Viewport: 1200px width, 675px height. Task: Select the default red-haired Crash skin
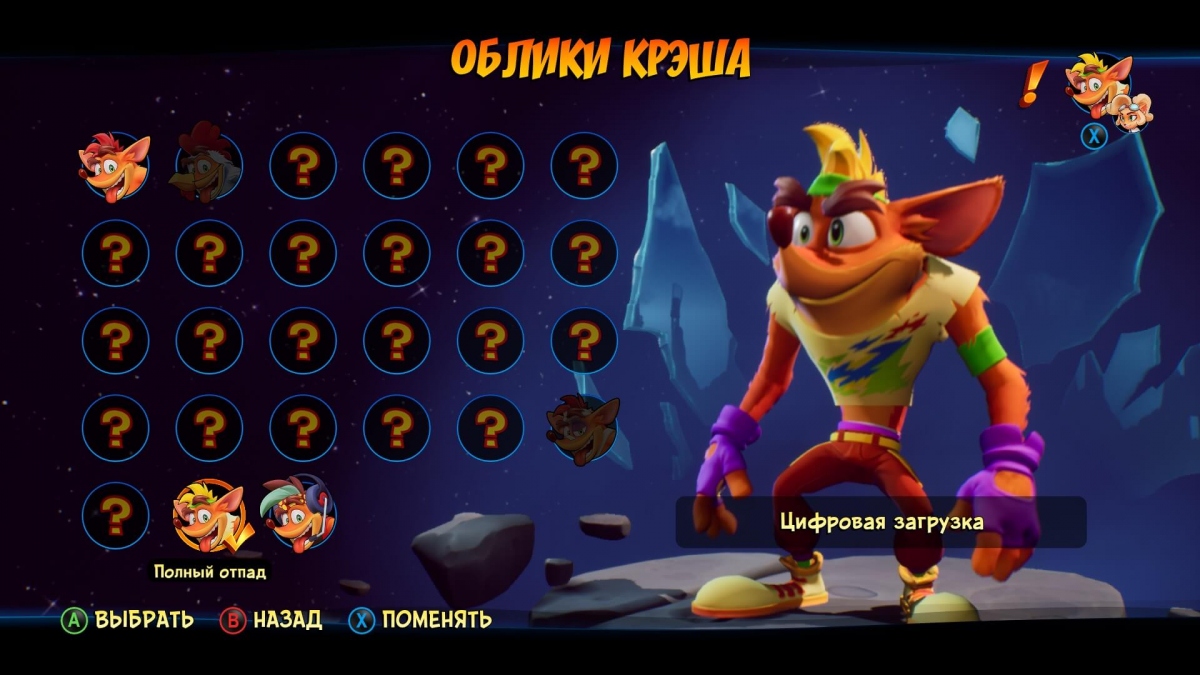tap(115, 167)
